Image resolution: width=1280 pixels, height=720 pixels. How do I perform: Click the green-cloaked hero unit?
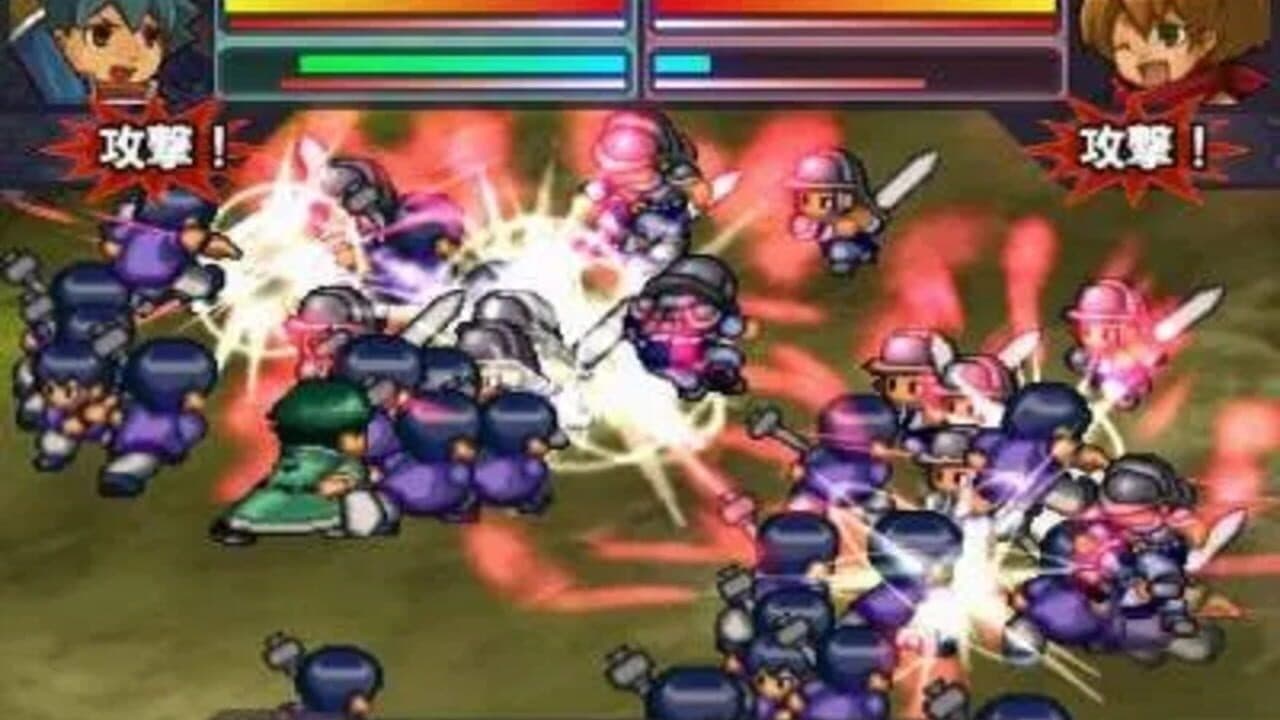click(x=300, y=460)
